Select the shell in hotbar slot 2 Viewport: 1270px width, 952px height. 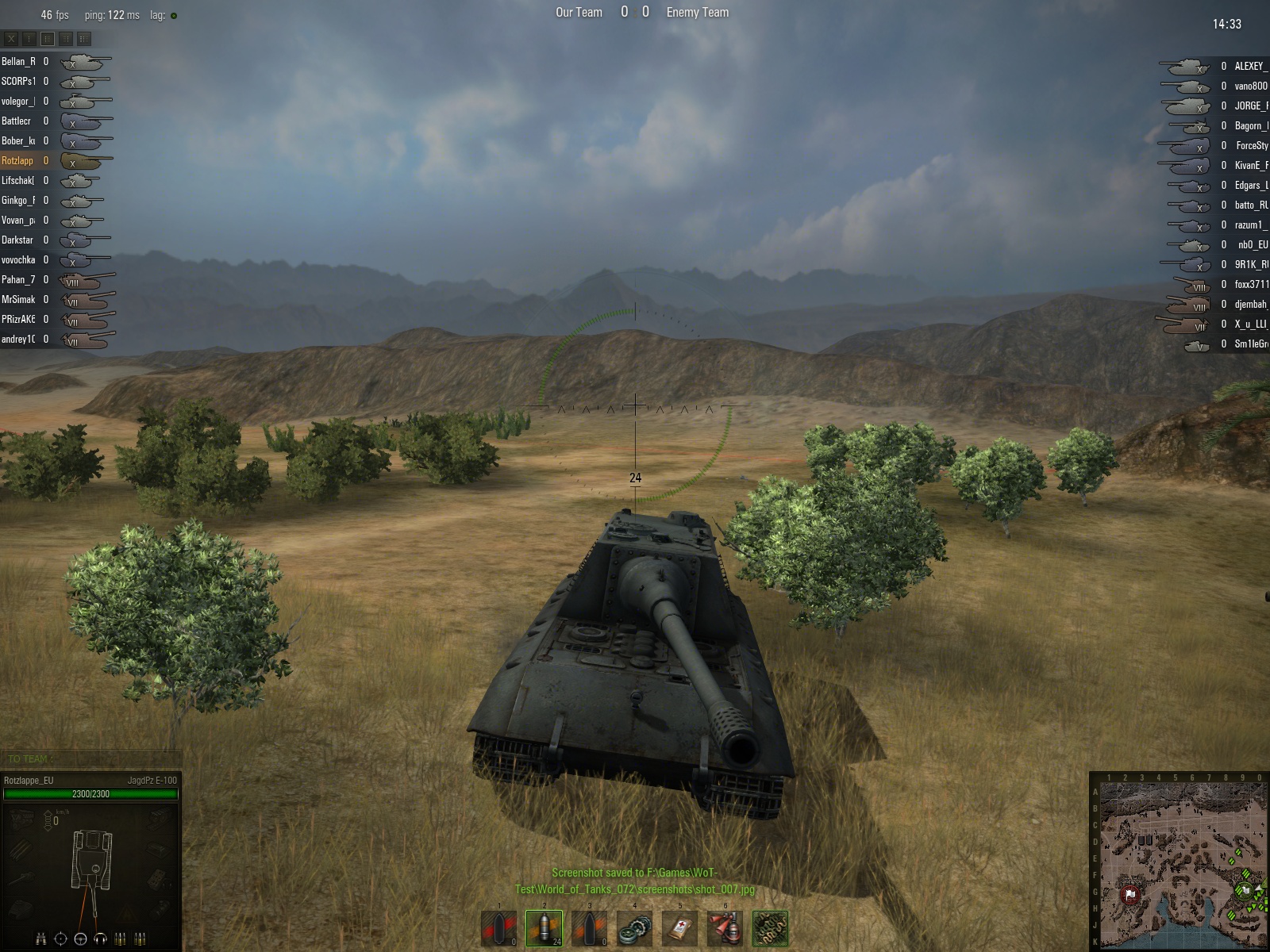point(544,927)
